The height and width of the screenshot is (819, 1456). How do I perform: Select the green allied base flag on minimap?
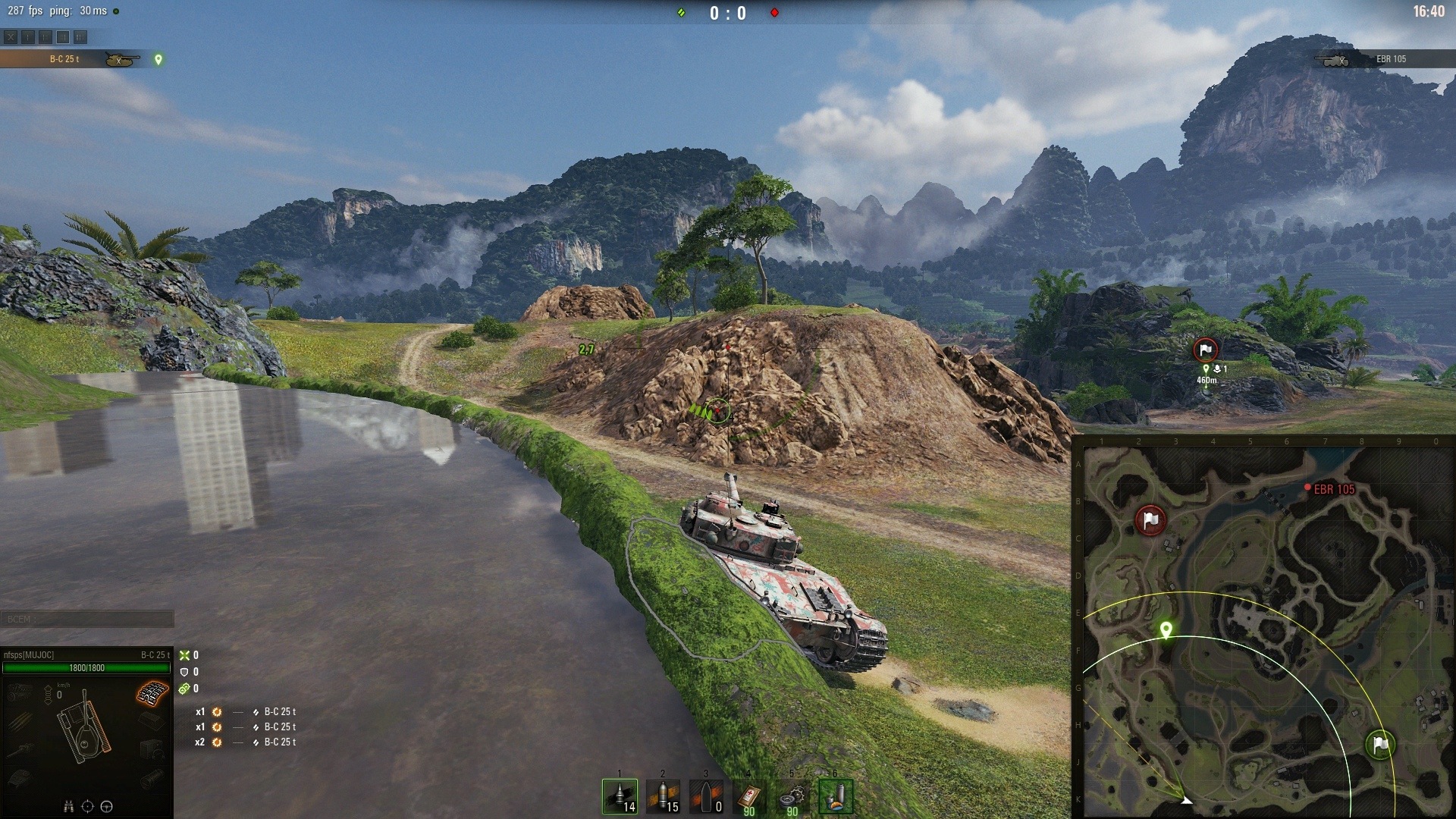(x=1380, y=745)
